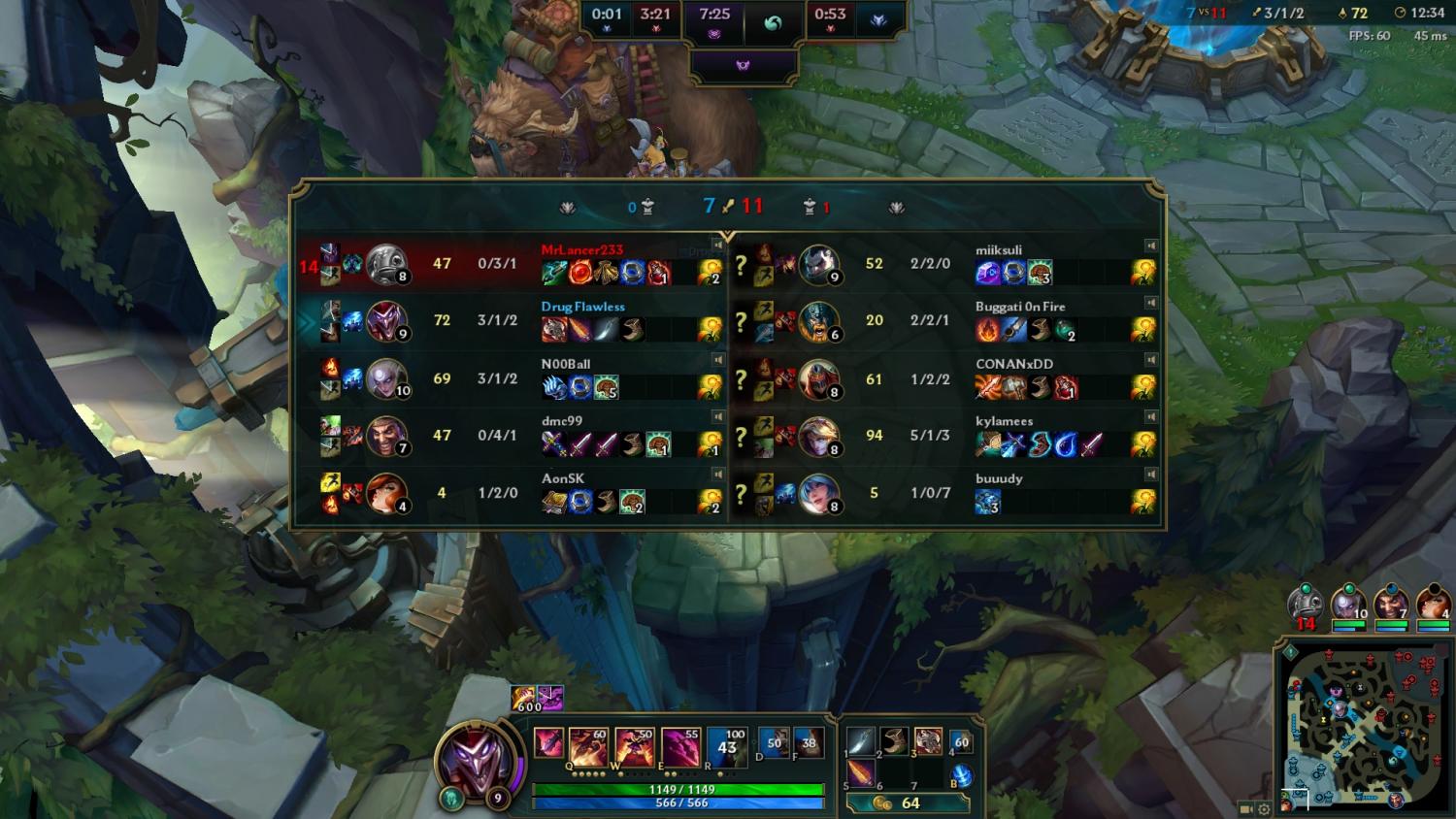1456x819 pixels.
Task: Trigger the D summoner spell
Action: (773, 743)
